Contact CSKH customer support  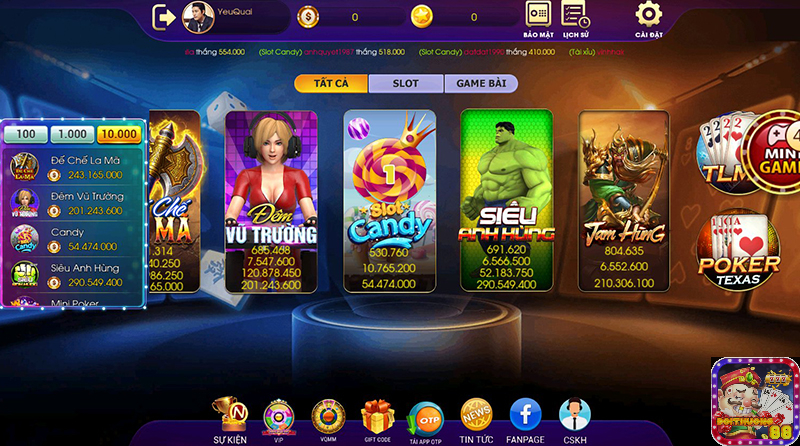point(574,420)
